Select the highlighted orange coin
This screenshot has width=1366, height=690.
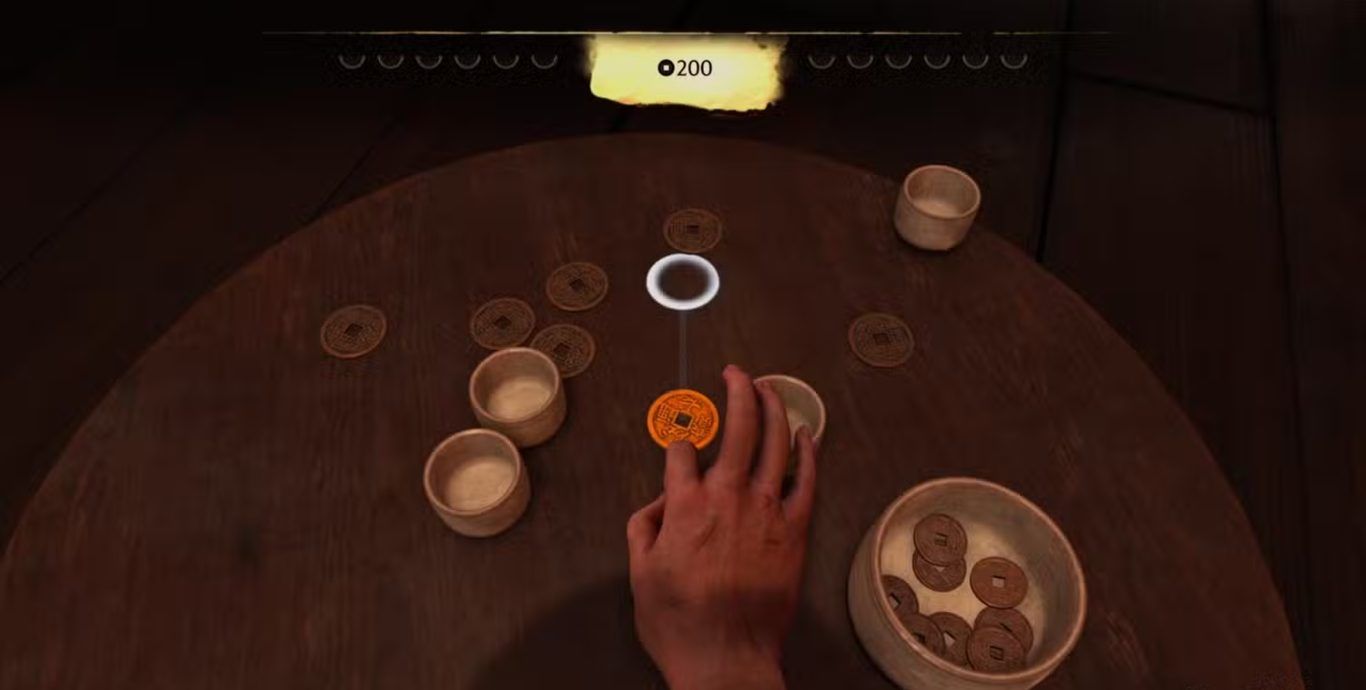tap(682, 418)
